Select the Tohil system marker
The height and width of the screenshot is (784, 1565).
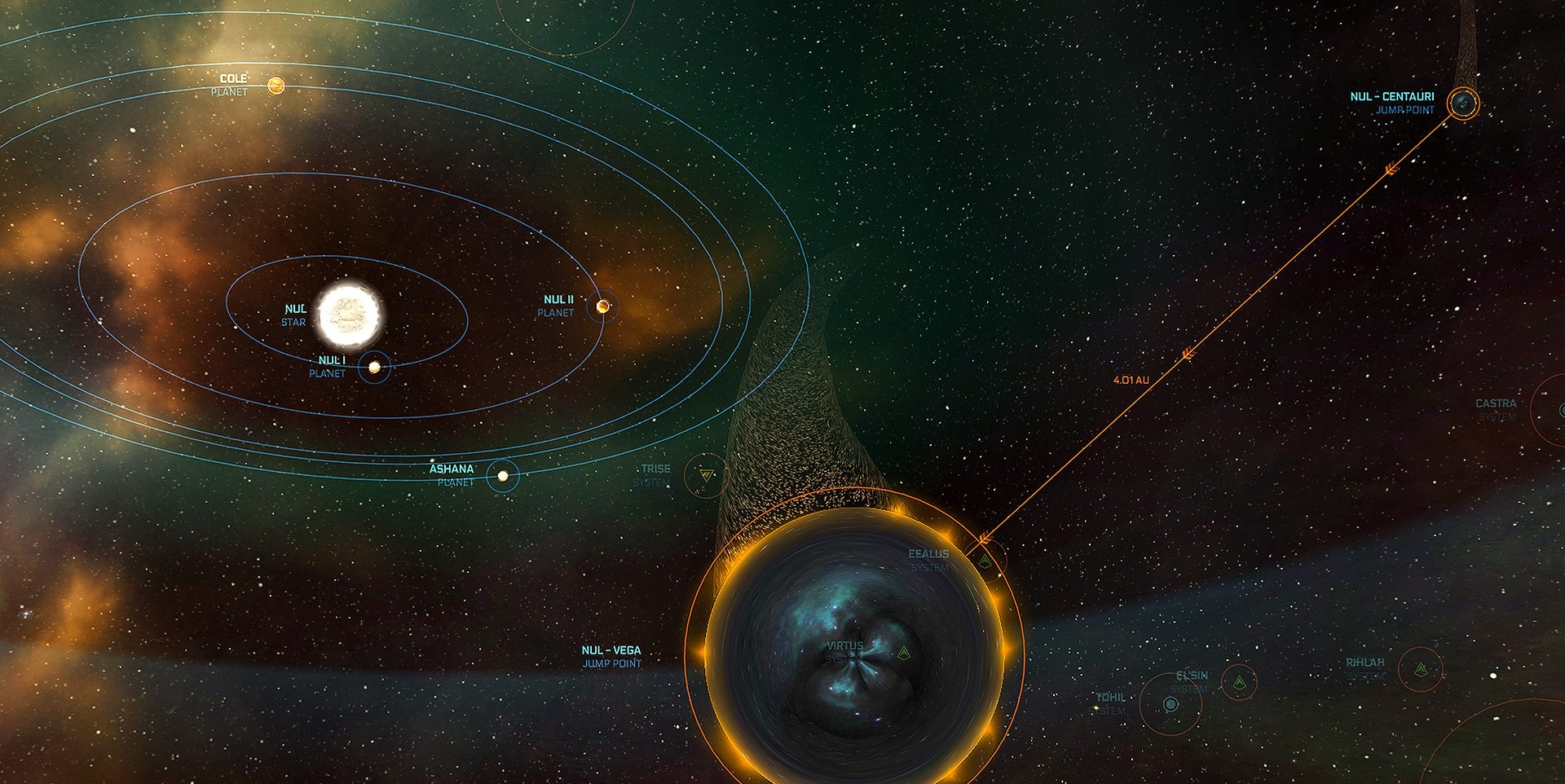pyautogui.click(x=1170, y=704)
